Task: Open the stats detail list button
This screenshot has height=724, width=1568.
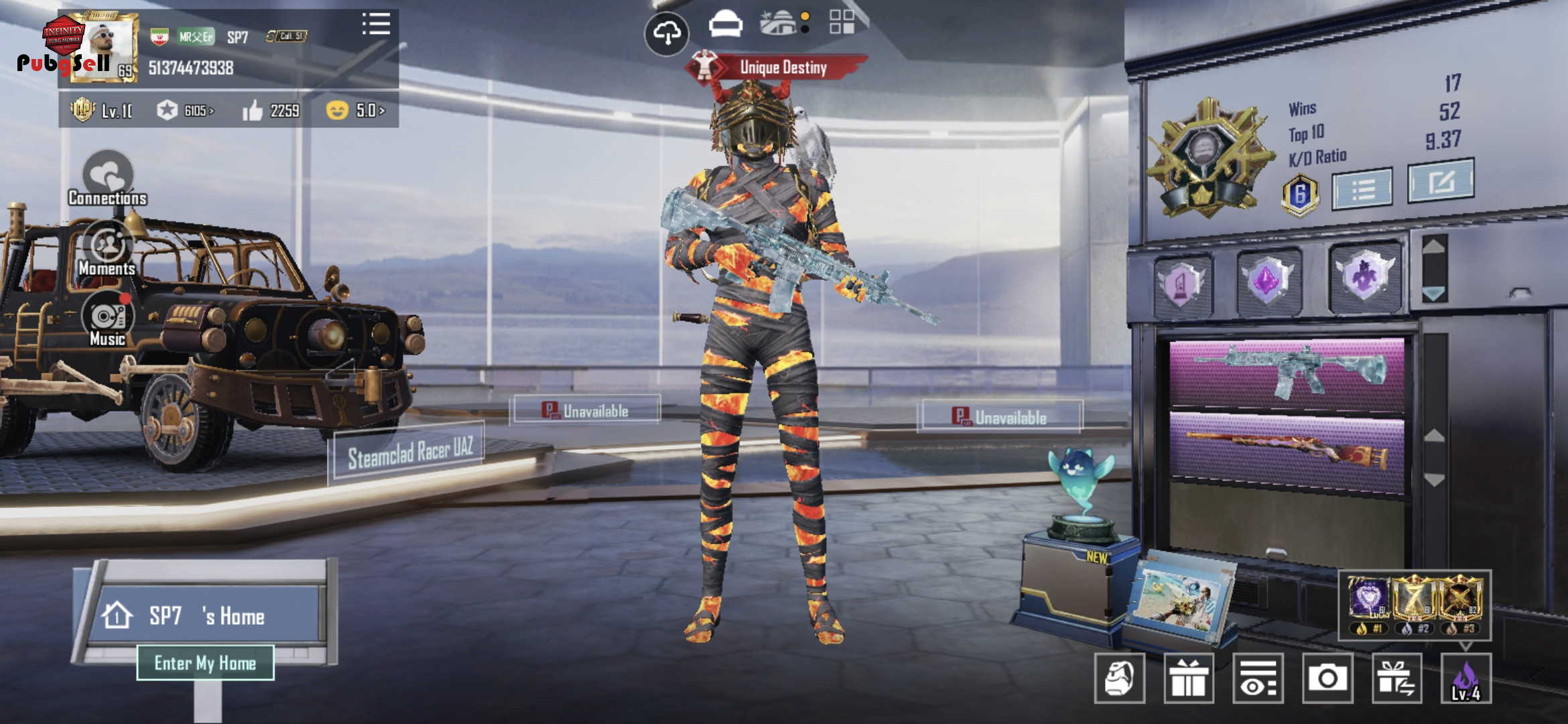Action: pyautogui.click(x=1362, y=190)
